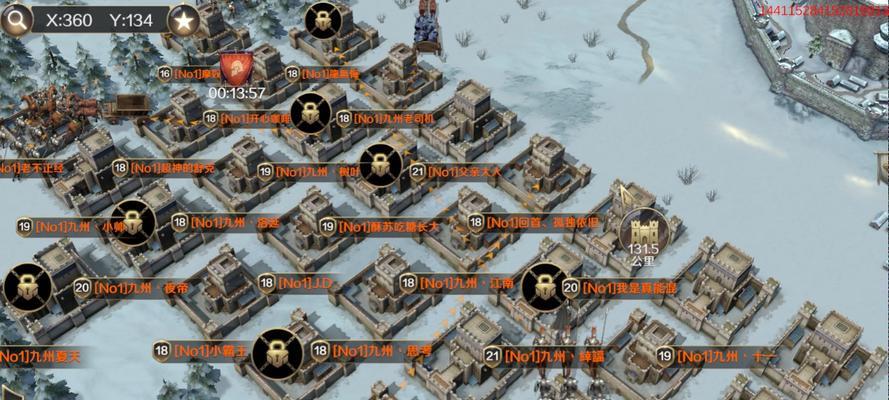Image resolution: width=889 pixels, height=400 pixels.
Task: Choose the [No1]J.D castle name tag
Action: pos(305,284)
